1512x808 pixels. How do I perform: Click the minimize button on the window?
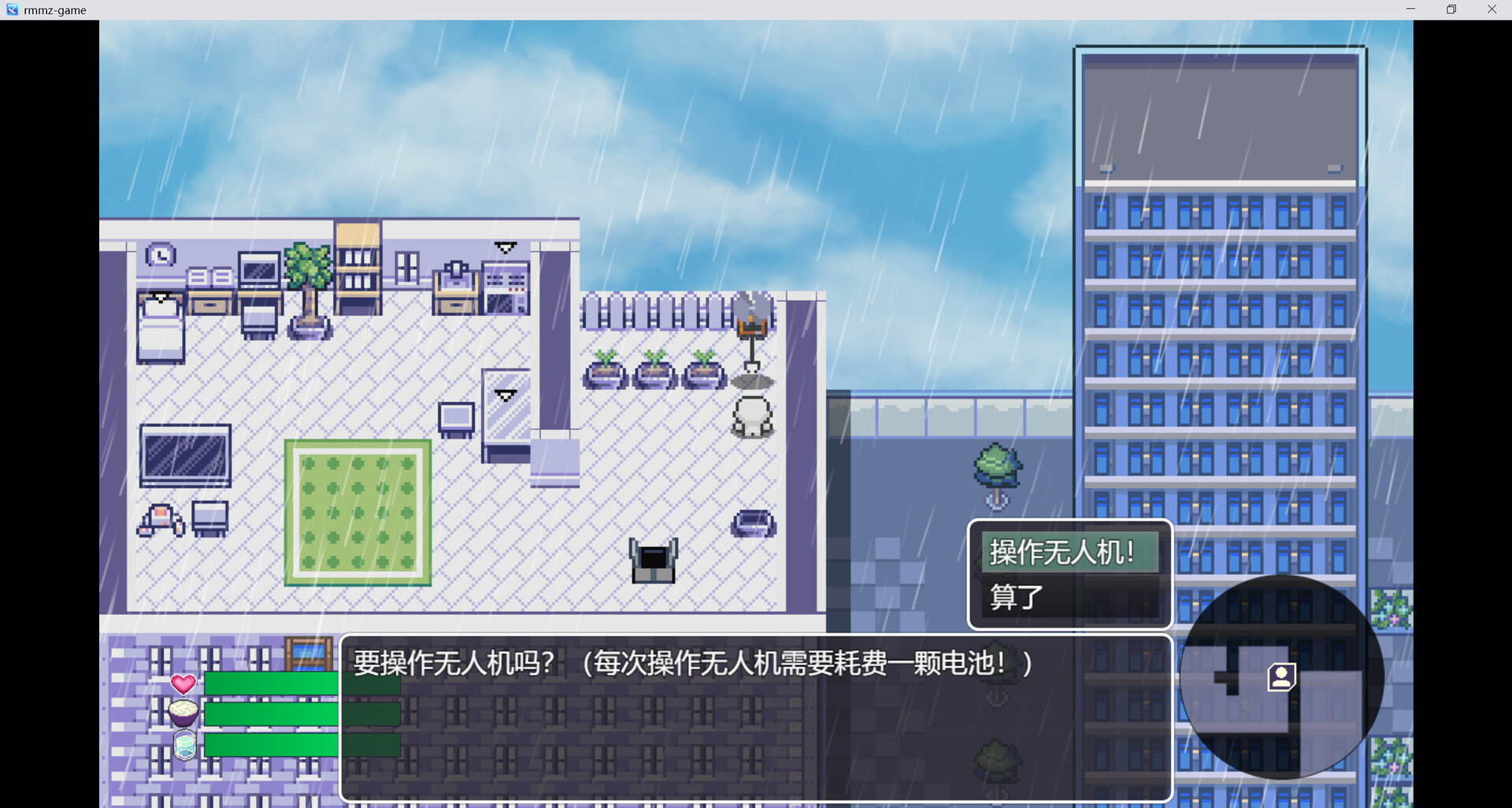[1410, 9]
